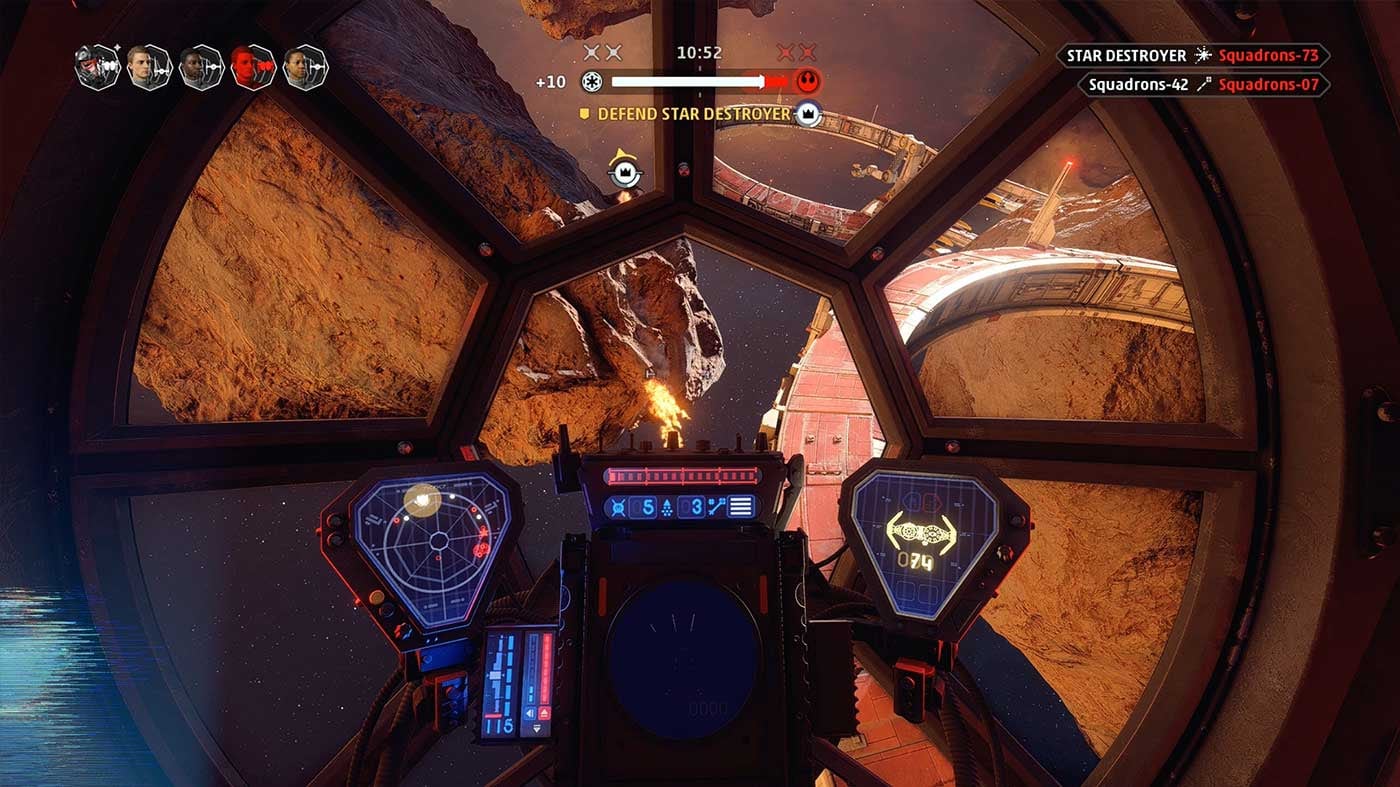Open the Star Destroyer kill feed entry

tap(1192, 56)
